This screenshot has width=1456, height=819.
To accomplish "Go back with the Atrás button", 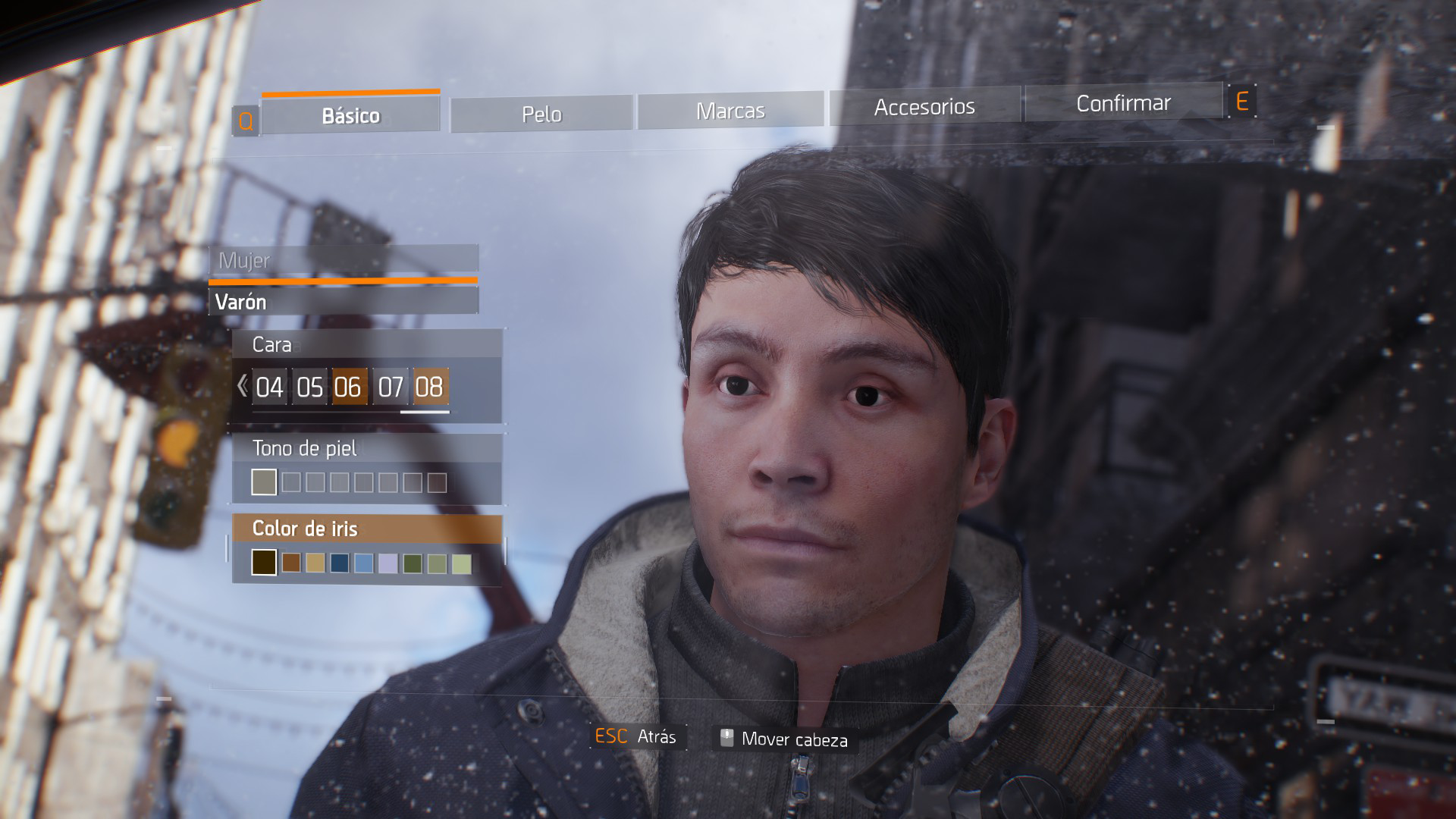I will coord(637,737).
